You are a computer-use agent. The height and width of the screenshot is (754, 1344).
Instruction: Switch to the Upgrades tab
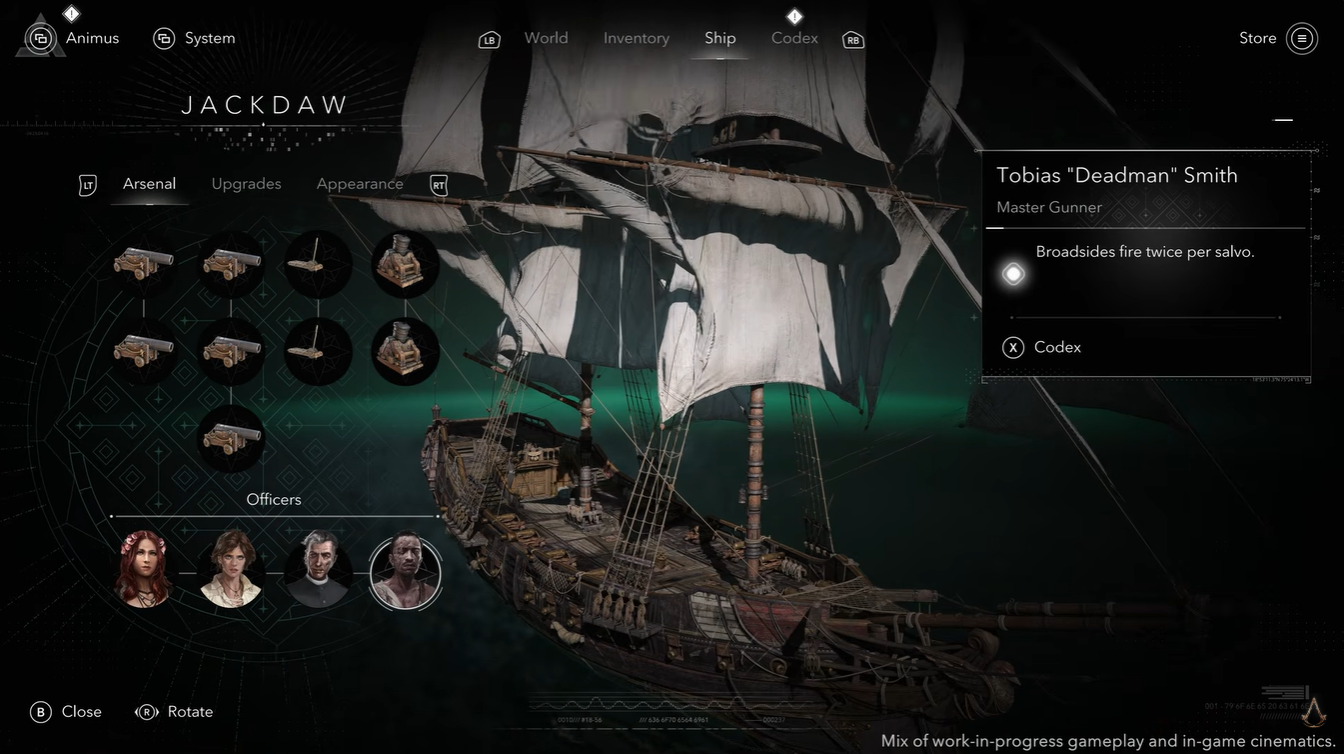coord(246,184)
